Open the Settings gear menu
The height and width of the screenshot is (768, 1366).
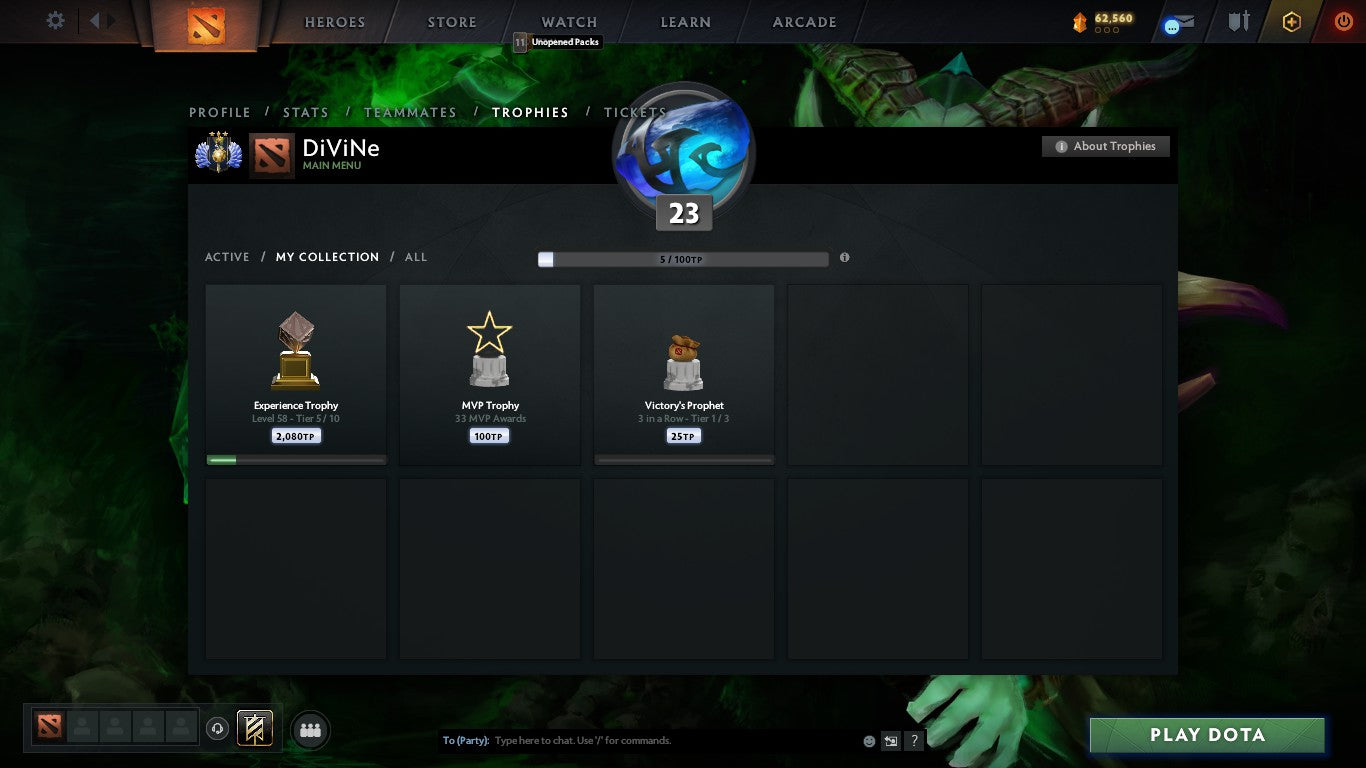[55, 20]
